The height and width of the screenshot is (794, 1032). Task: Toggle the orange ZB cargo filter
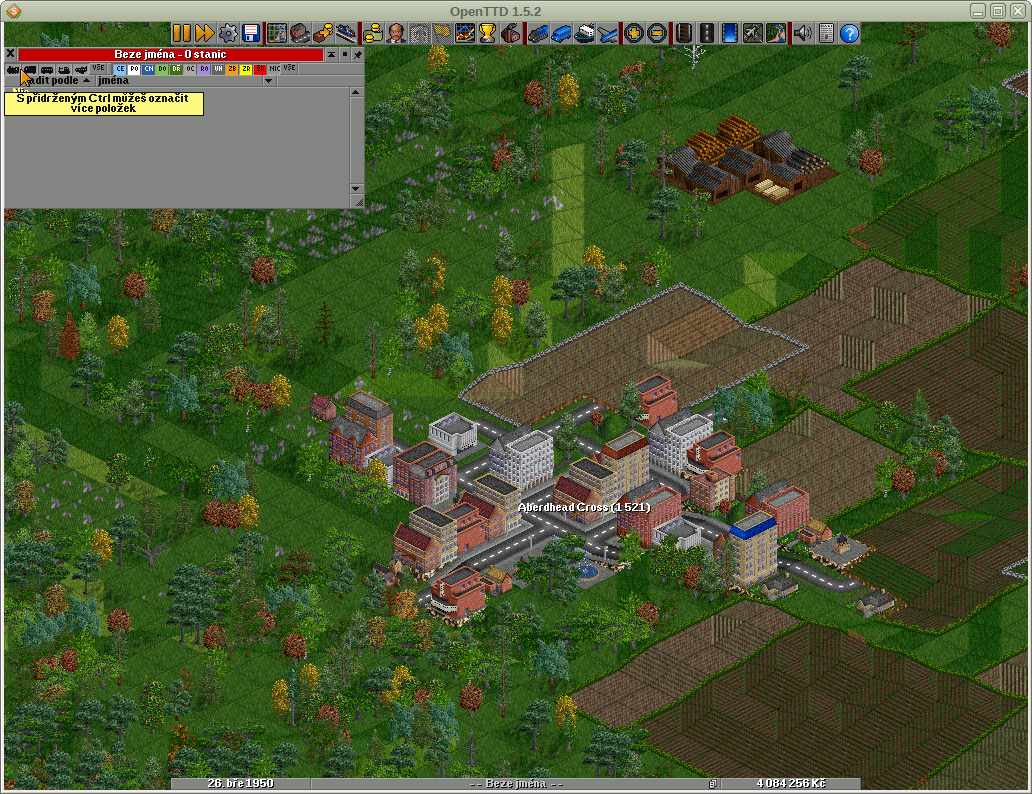[232, 69]
